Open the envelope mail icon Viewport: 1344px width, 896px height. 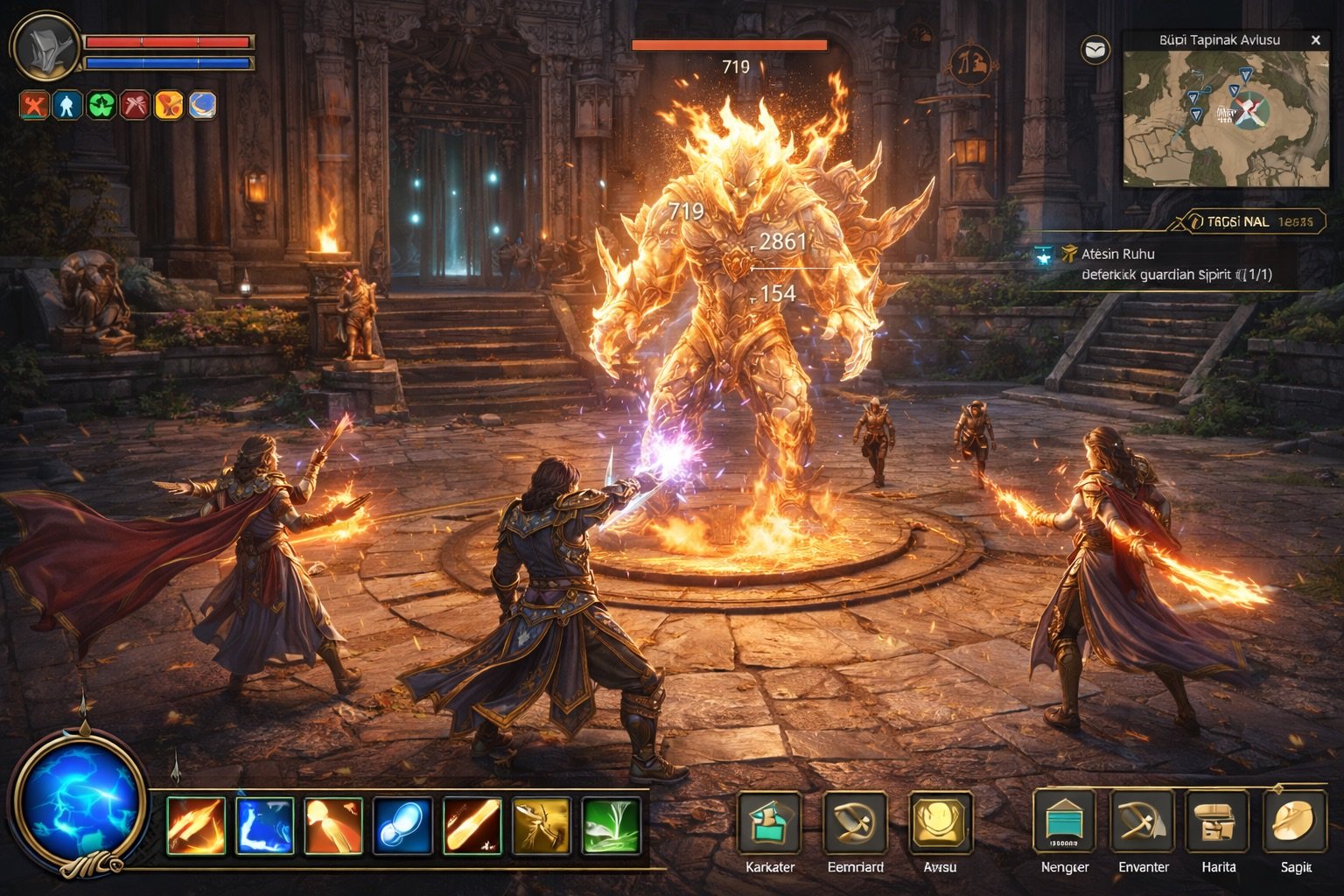(x=1095, y=50)
